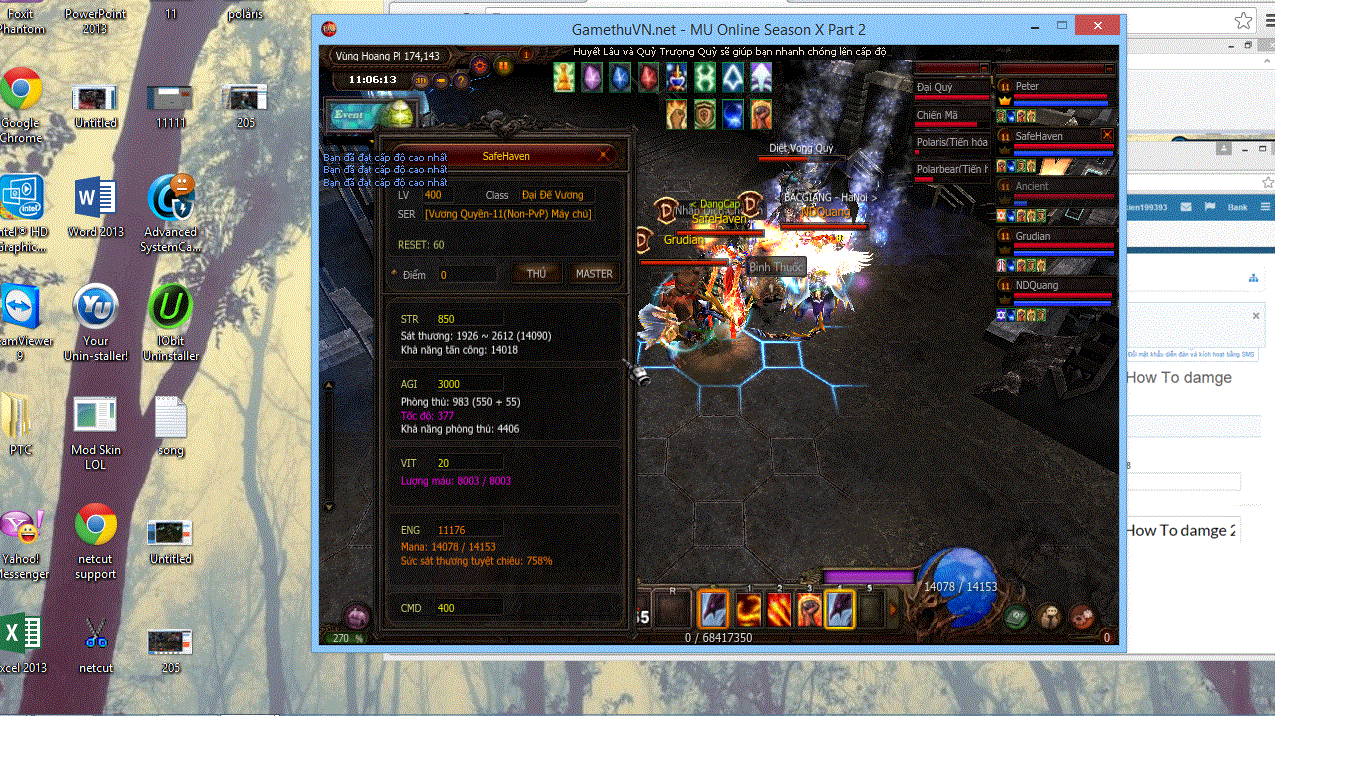Open the question mark help icon
Screen dimensions: 1366x768
pos(461,80)
